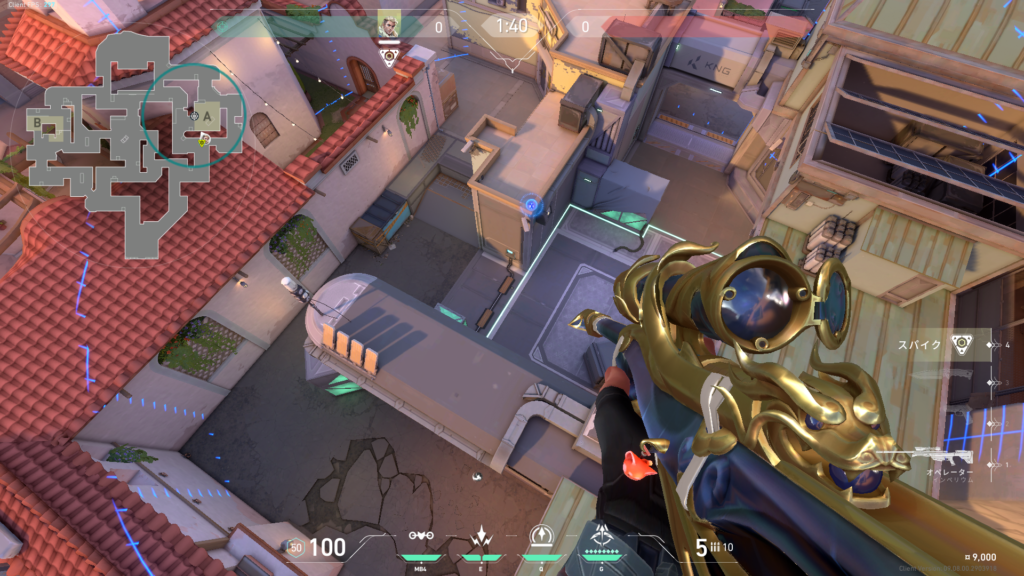This screenshot has width=1024, height=576.
Task: Select the B site marker on the minimap
Action: [x=38, y=123]
